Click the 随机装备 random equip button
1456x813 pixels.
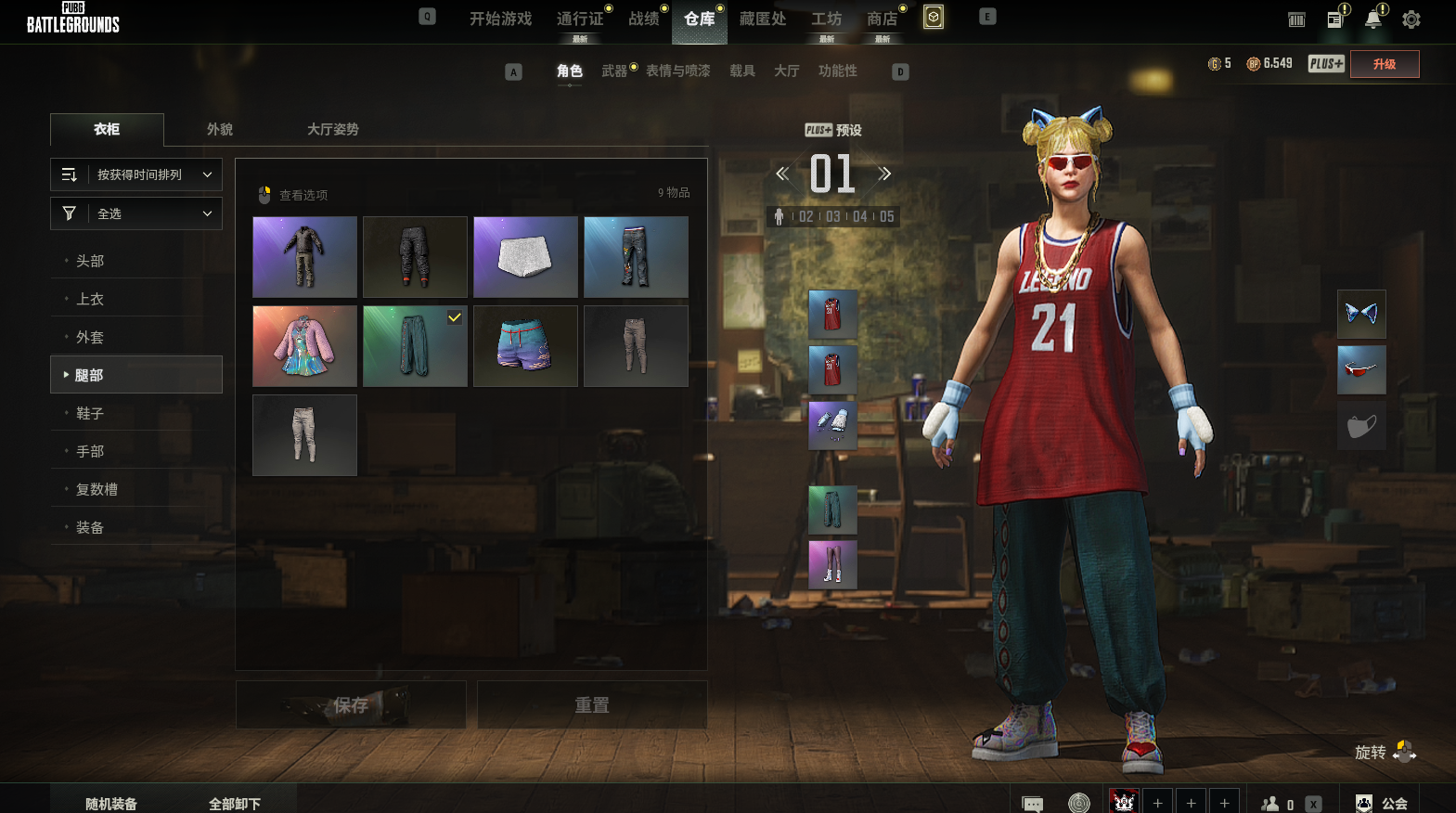[x=111, y=804]
